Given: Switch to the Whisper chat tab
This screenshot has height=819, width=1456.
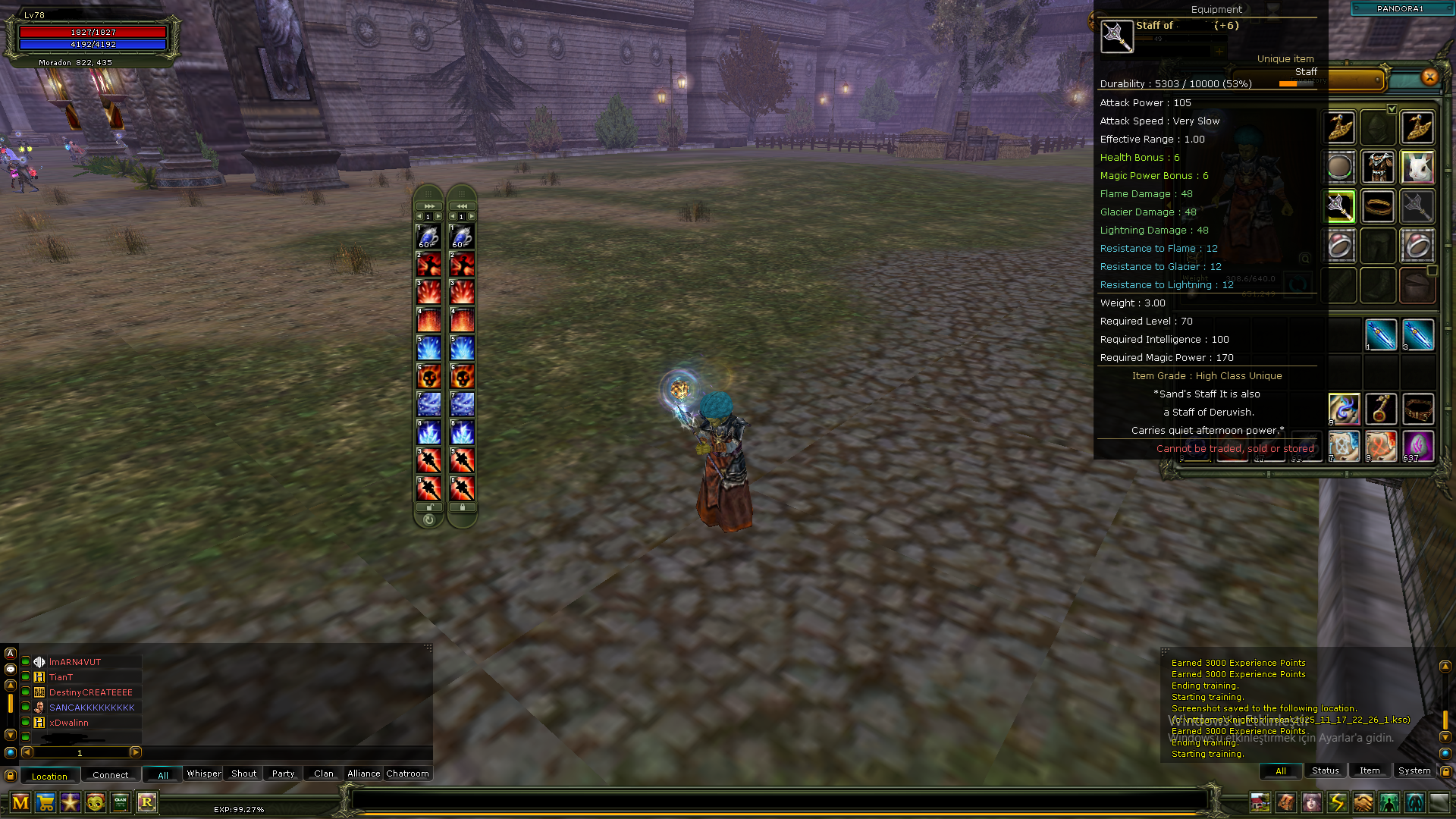Looking at the screenshot, I should (203, 773).
